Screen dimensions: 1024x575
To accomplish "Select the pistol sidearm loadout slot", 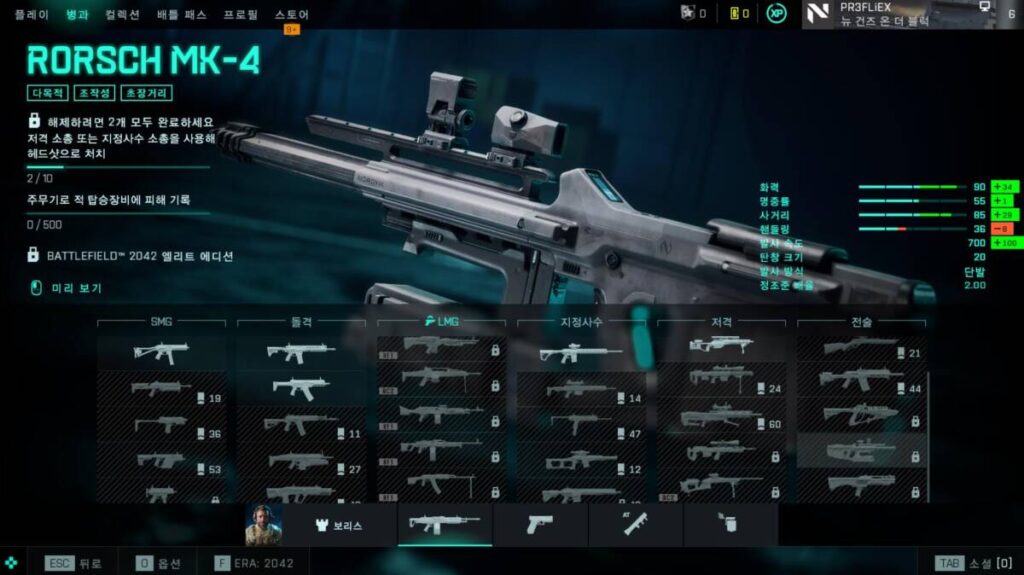I will pos(540,524).
